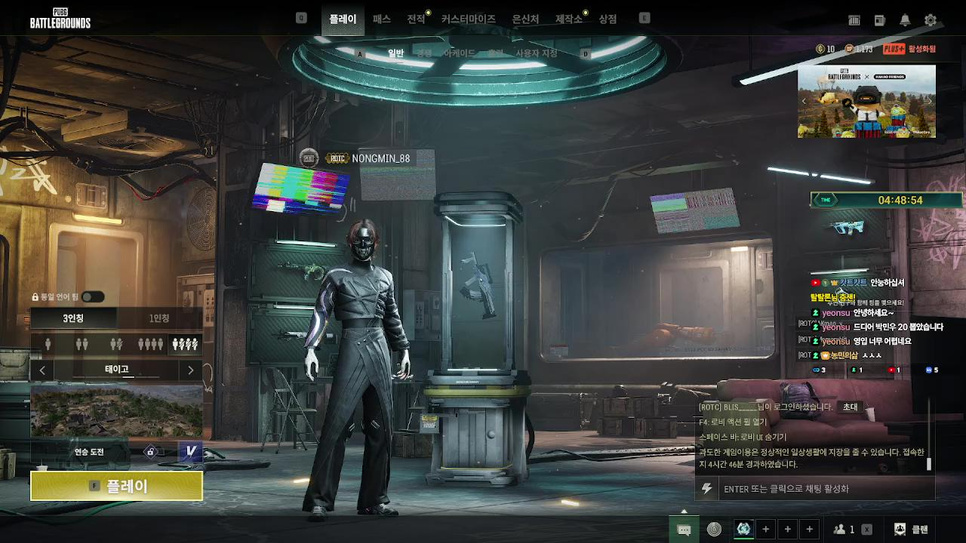Open settings with the gear icon
Image resolution: width=966 pixels, height=543 pixels.
click(930, 20)
